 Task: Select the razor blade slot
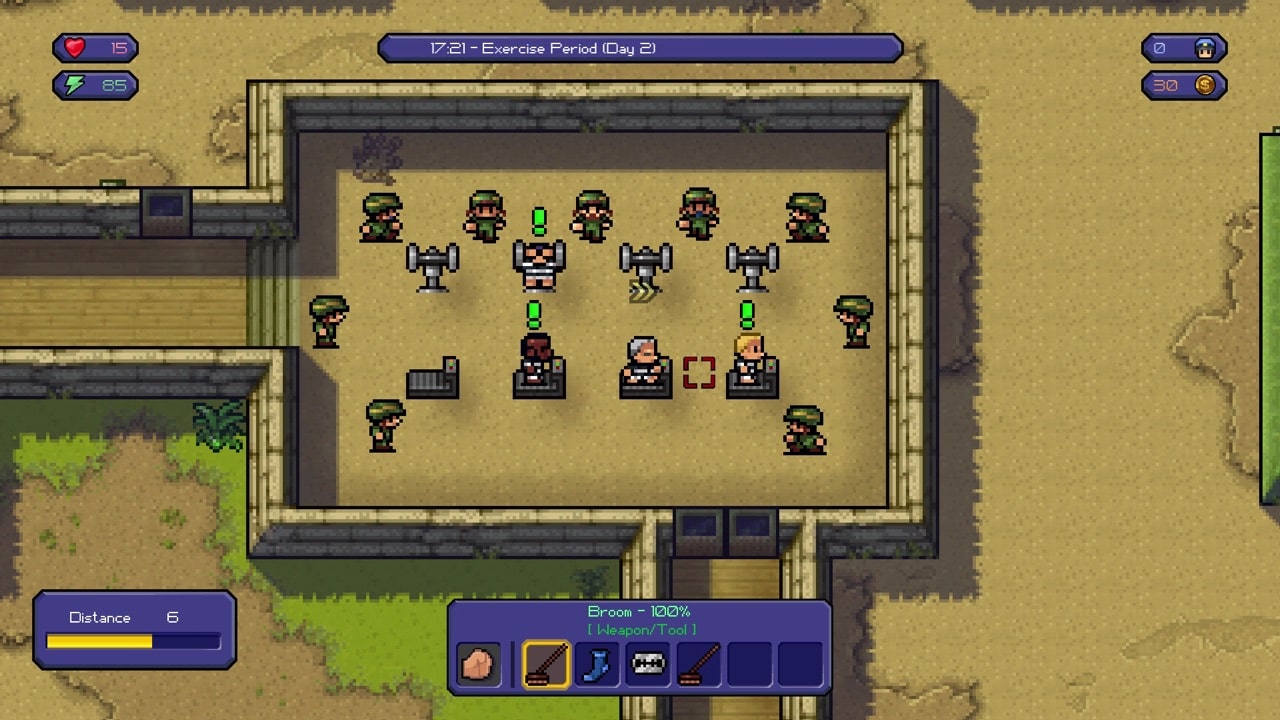648,664
